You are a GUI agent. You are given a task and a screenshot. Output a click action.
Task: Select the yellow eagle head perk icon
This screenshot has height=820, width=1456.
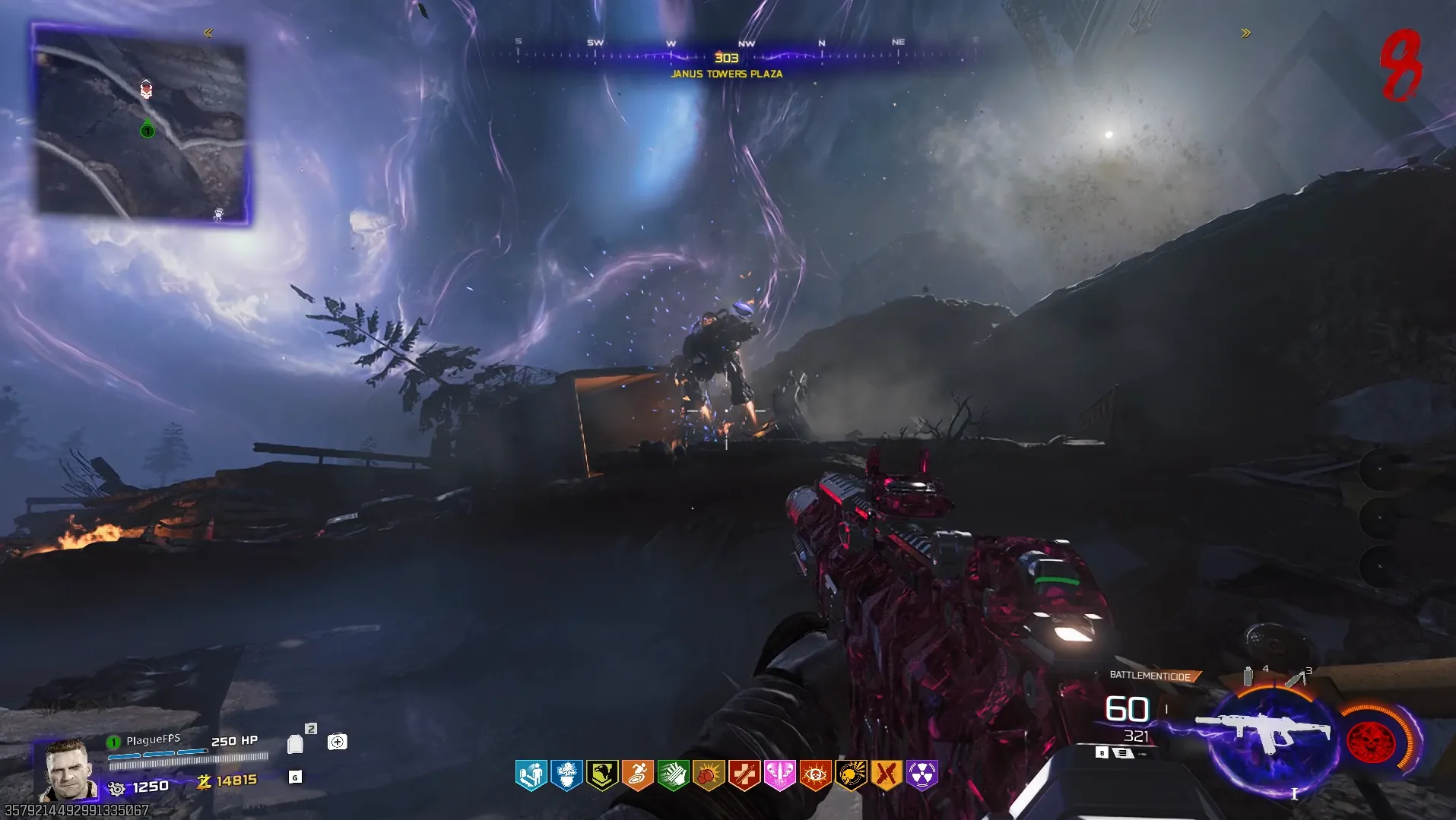click(602, 775)
